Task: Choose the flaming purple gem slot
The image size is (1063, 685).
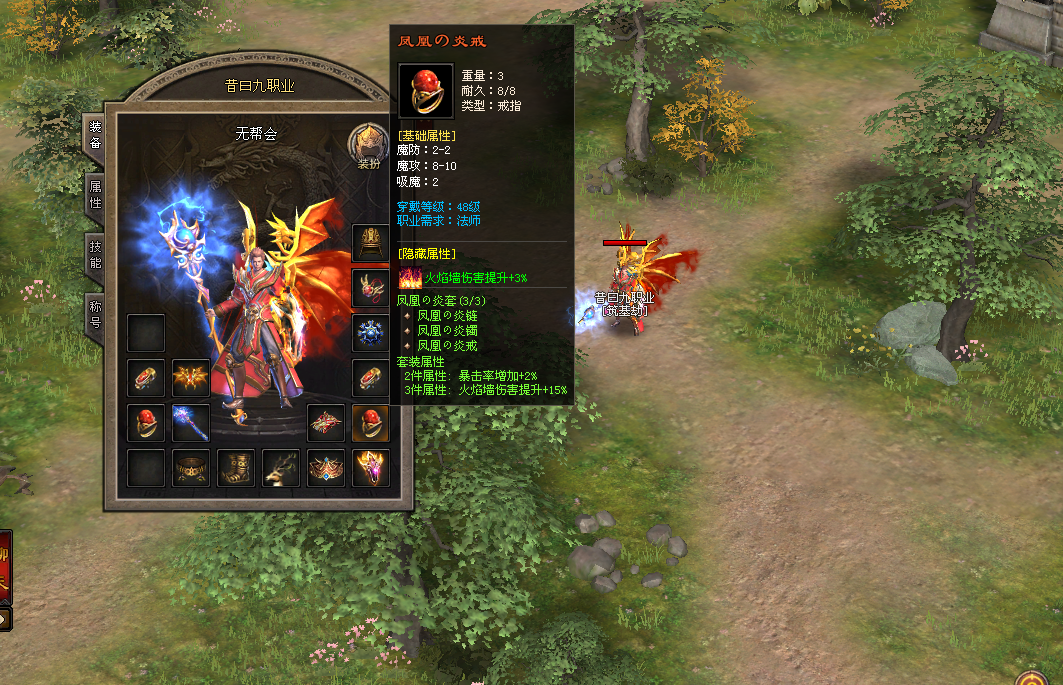Action: coord(371,468)
